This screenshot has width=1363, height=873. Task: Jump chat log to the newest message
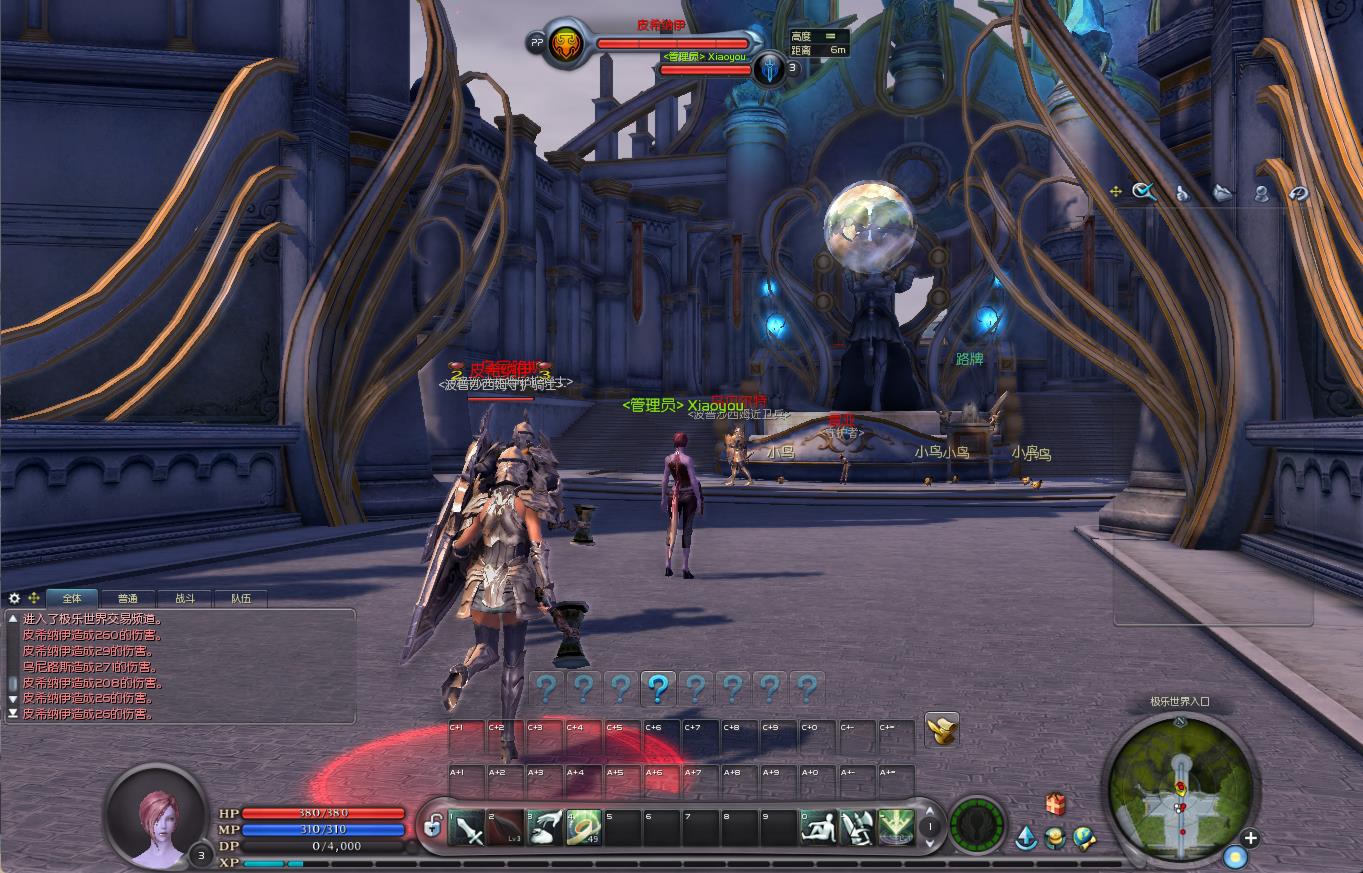(13, 714)
